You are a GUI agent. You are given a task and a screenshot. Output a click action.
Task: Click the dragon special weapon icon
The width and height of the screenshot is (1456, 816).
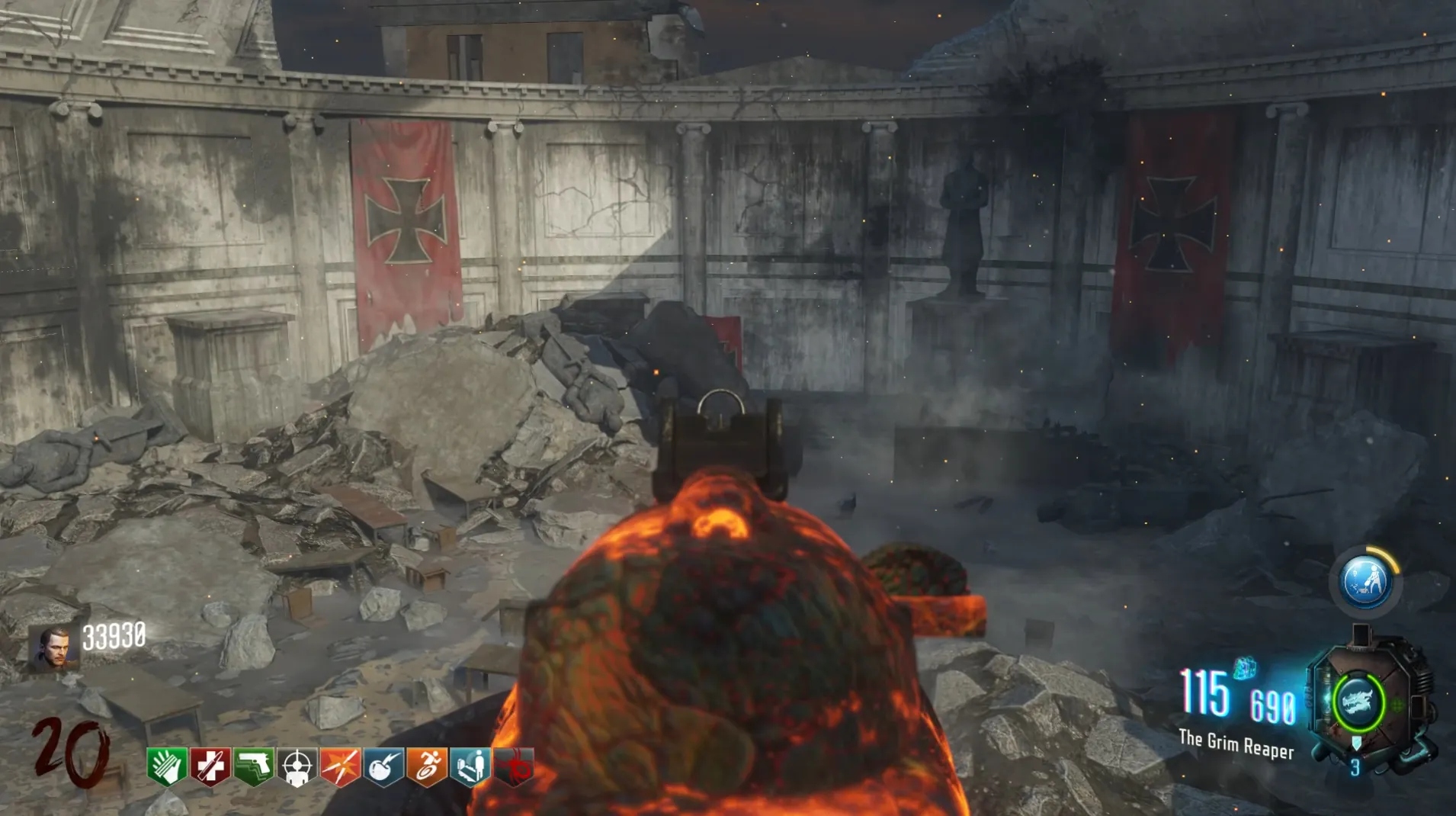tap(1358, 702)
